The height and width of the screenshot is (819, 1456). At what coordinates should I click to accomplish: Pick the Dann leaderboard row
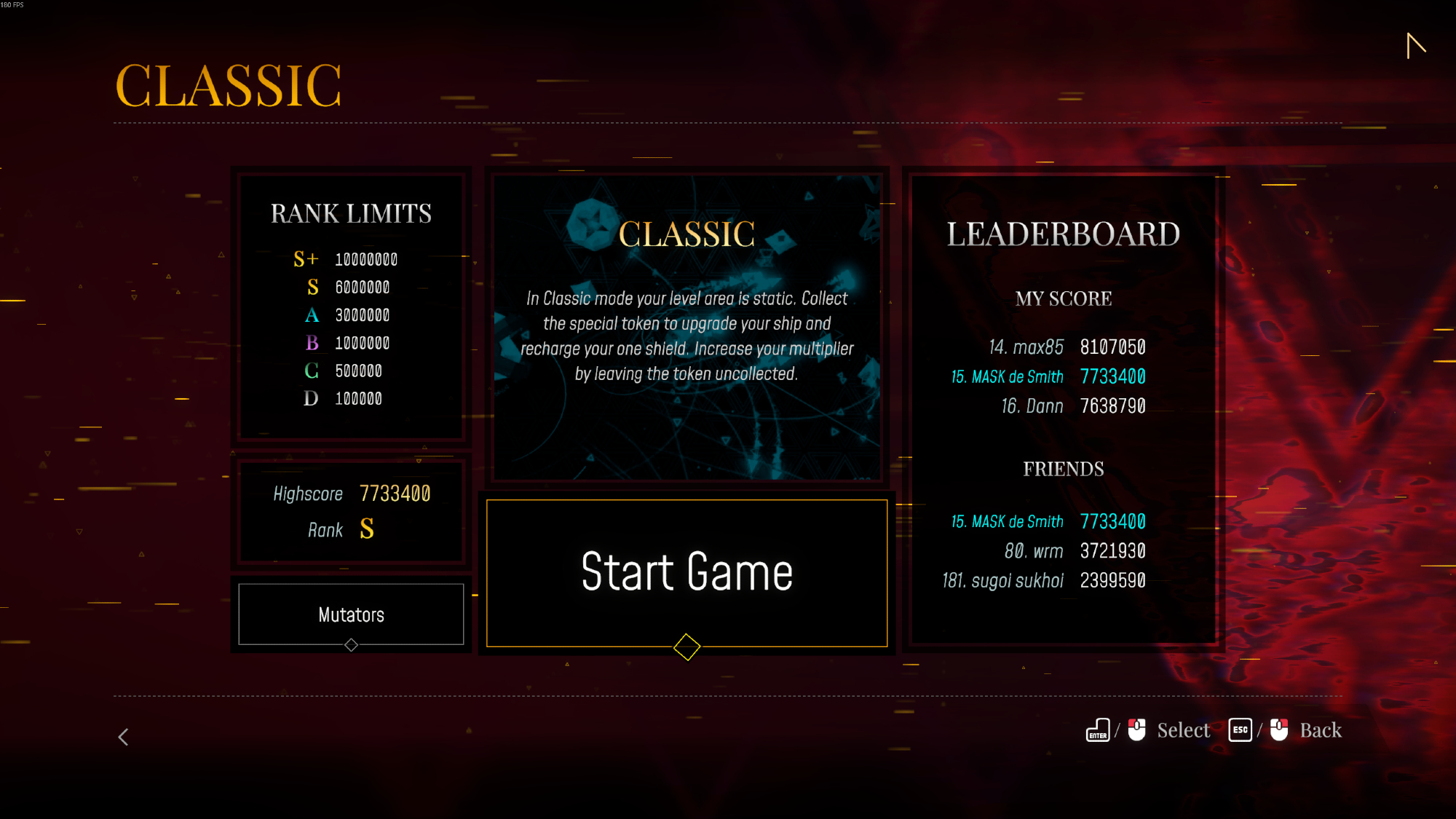tap(1073, 405)
